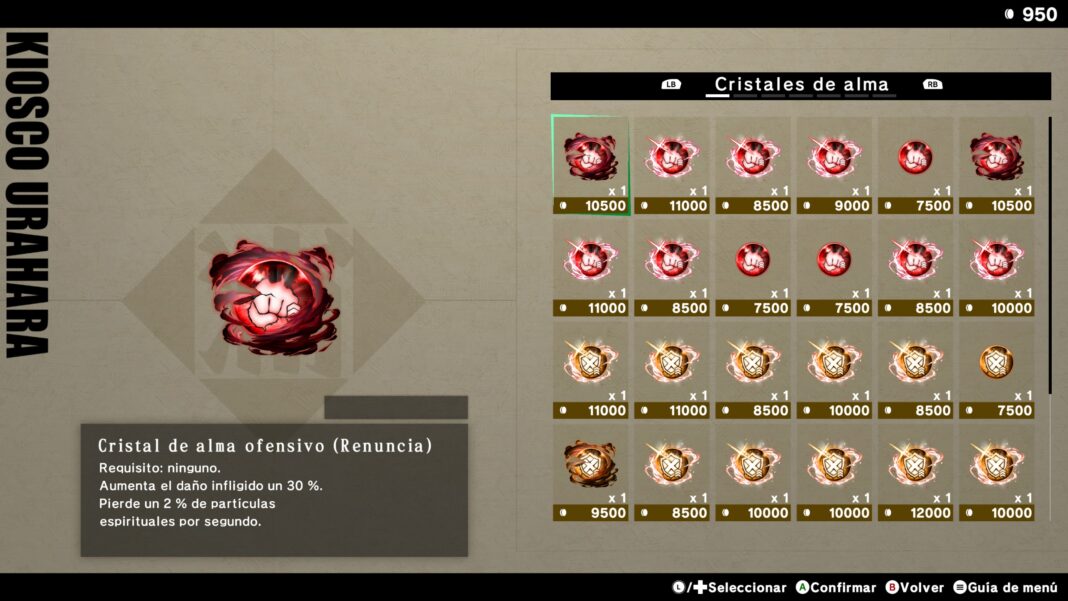Screen dimensions: 1068x601
Task: Select the shield crystal priced 12000
Action: point(915,470)
